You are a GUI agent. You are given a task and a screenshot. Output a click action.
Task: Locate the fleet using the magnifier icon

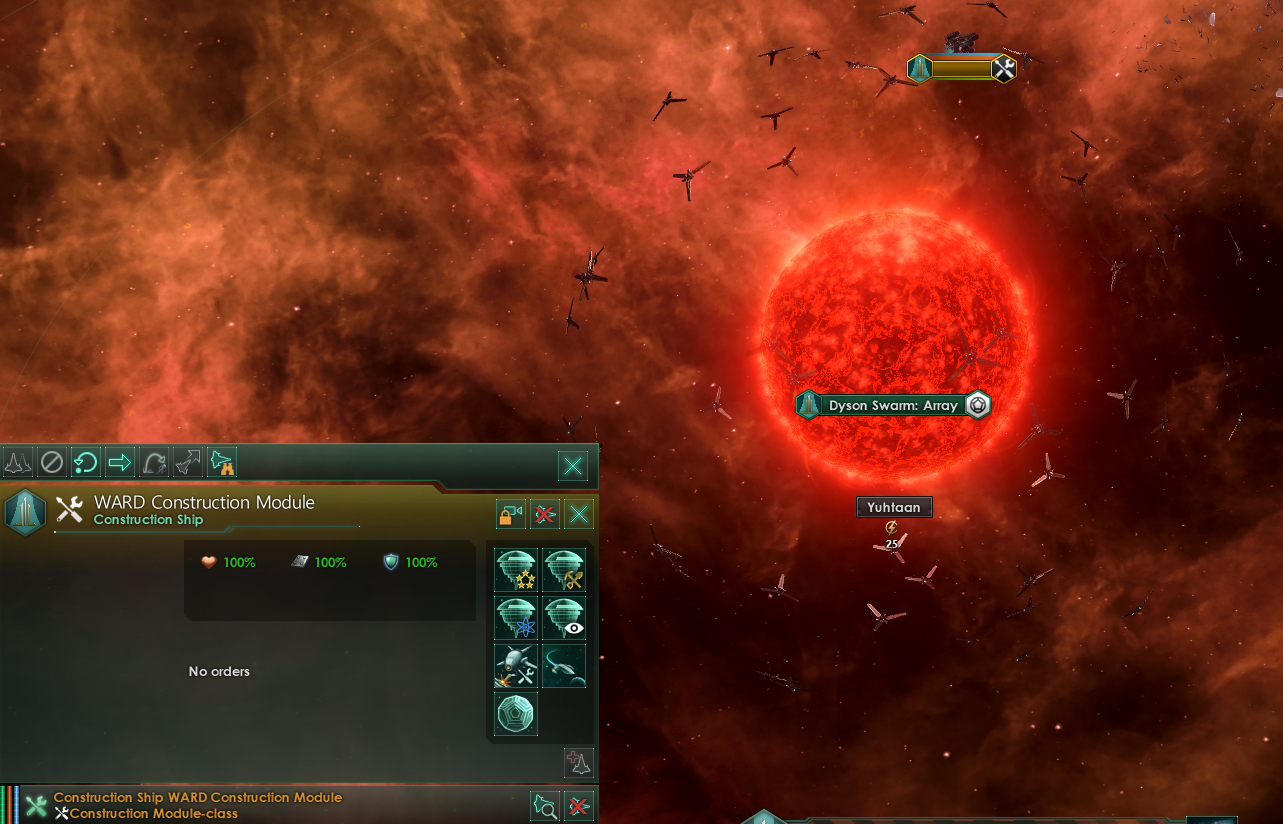pos(545,806)
